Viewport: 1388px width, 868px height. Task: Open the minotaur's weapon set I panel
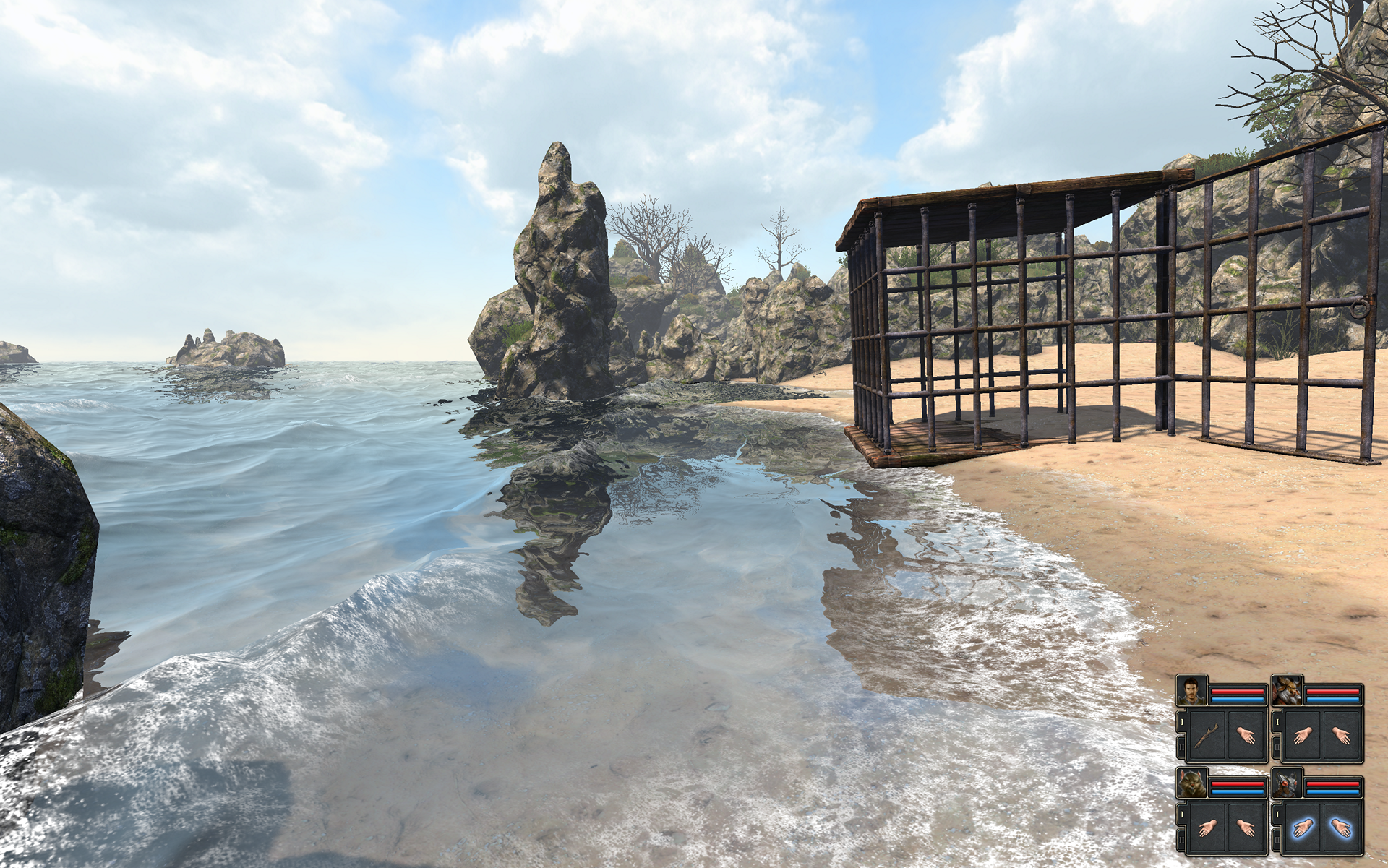[1277, 721]
